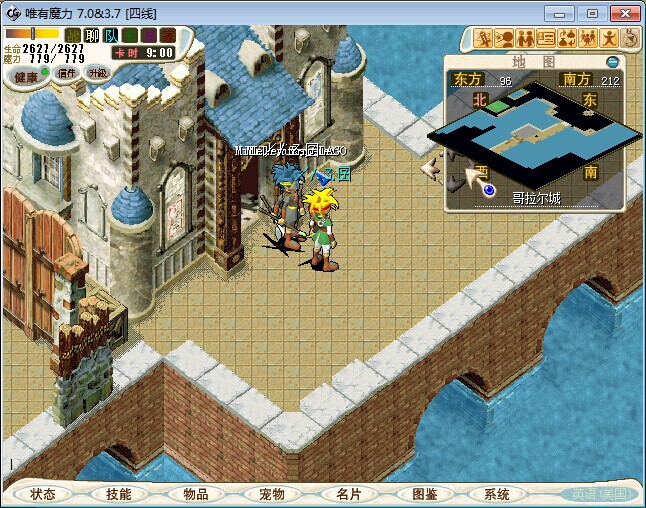
Task: Toggle the 战 battle mode switch
Action: (73, 36)
